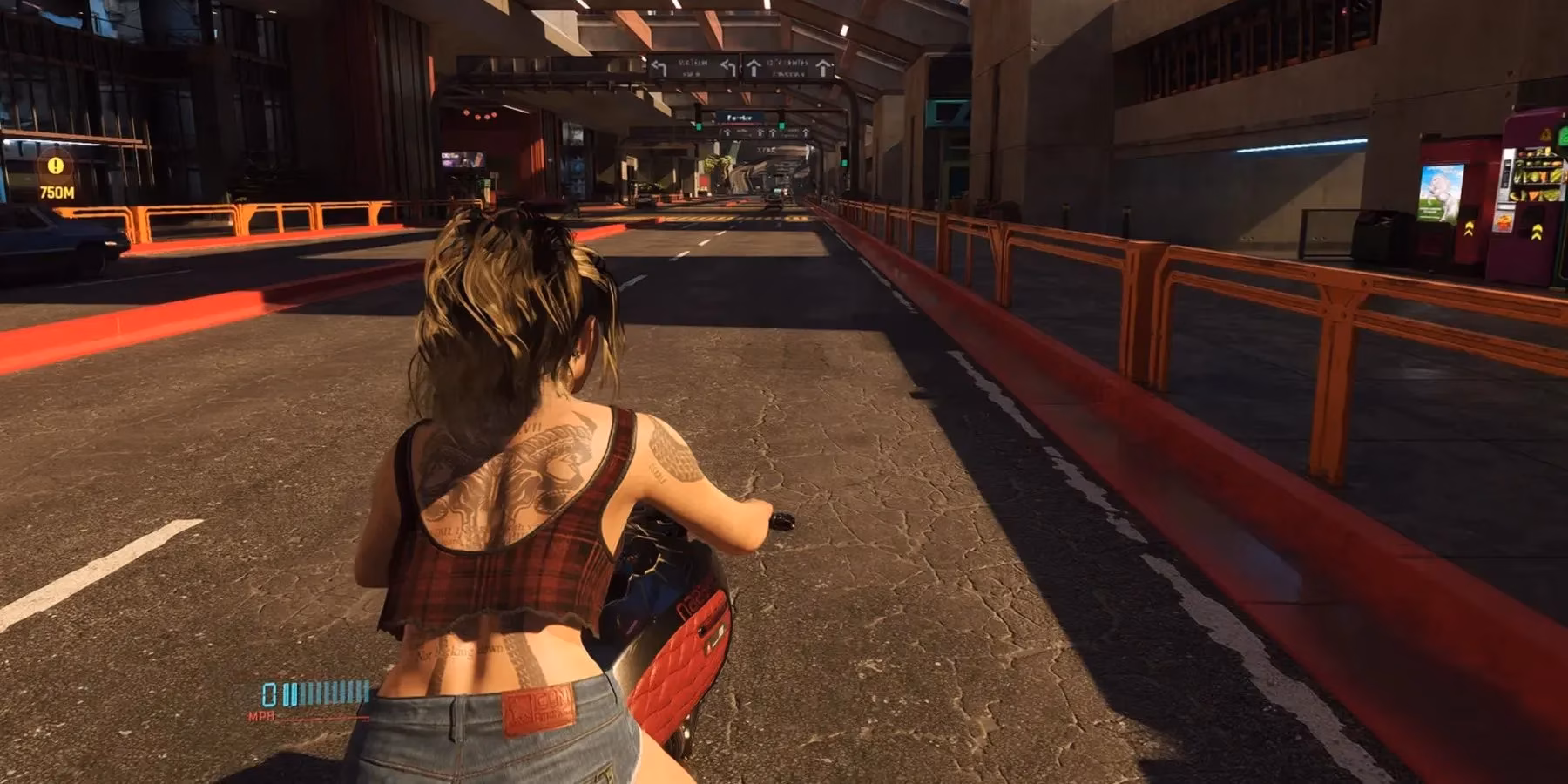Screen dimensions: 1568x784
Task: Click the snack vending machine on the far right
Action: click(1535, 174)
